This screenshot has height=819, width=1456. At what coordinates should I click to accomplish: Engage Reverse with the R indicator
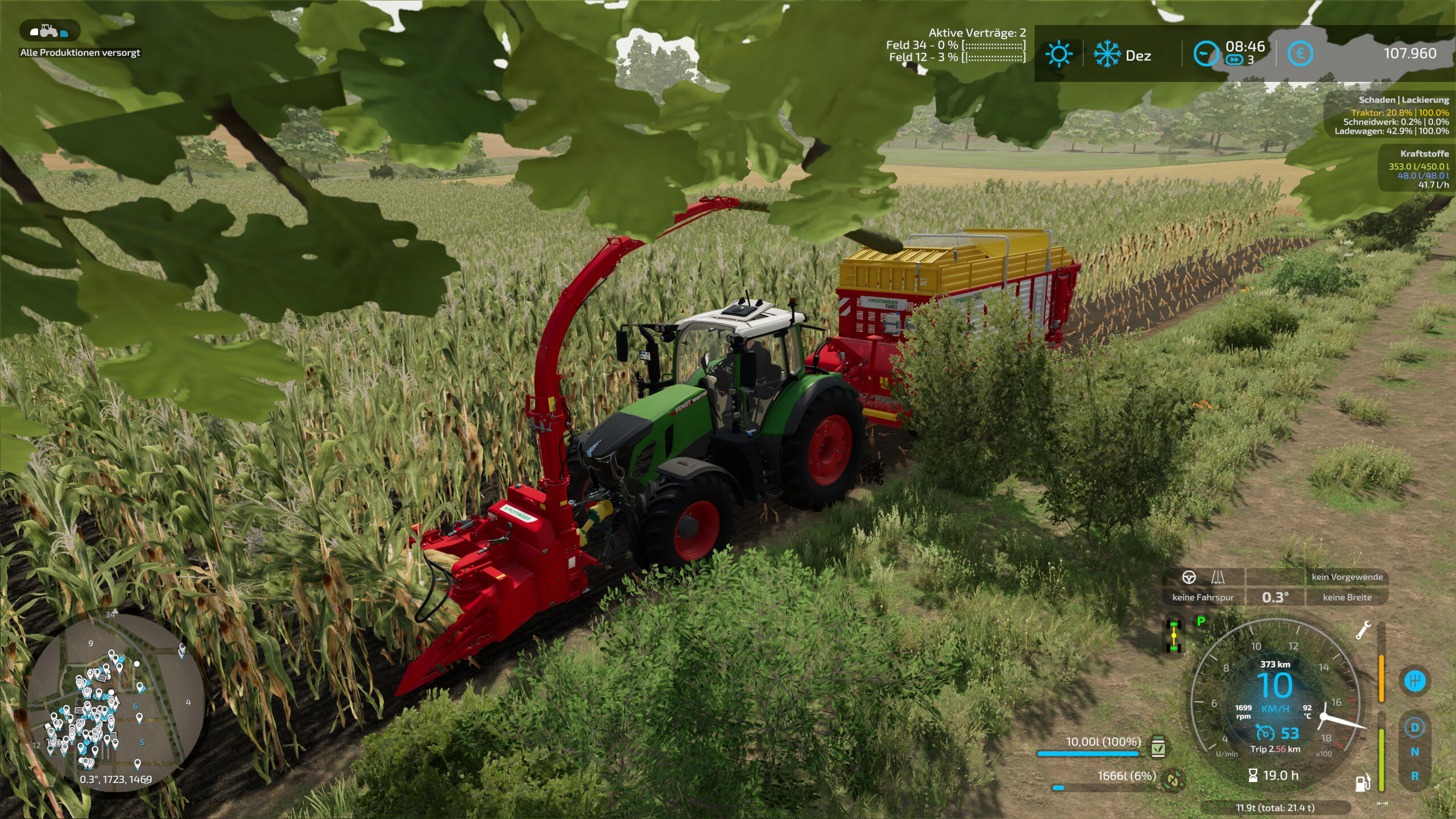click(1414, 776)
